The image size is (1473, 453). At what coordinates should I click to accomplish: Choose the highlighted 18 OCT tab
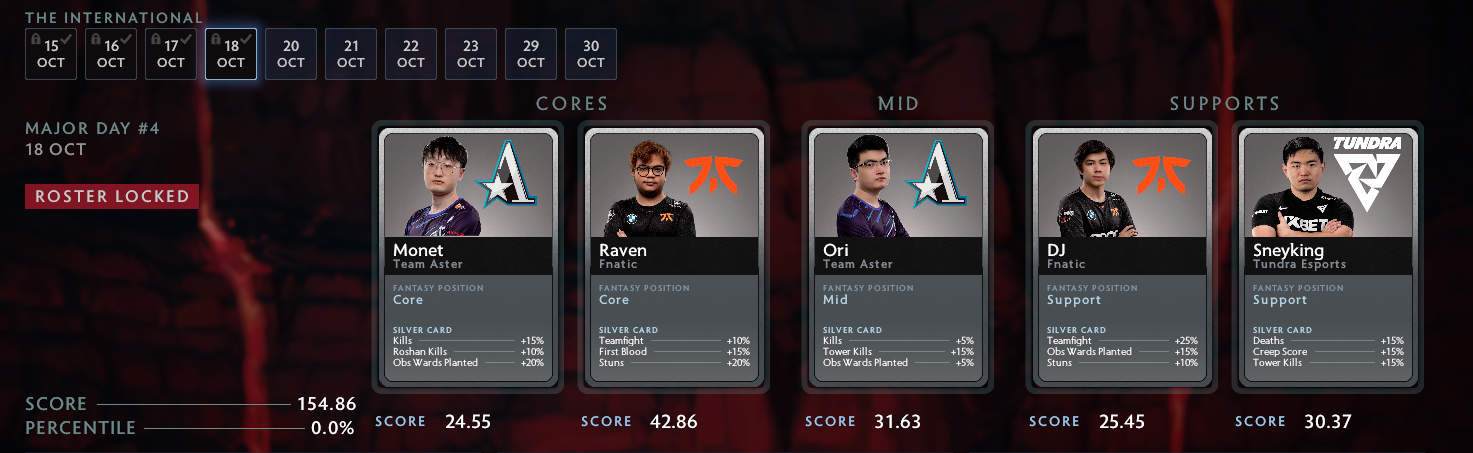(x=231, y=54)
